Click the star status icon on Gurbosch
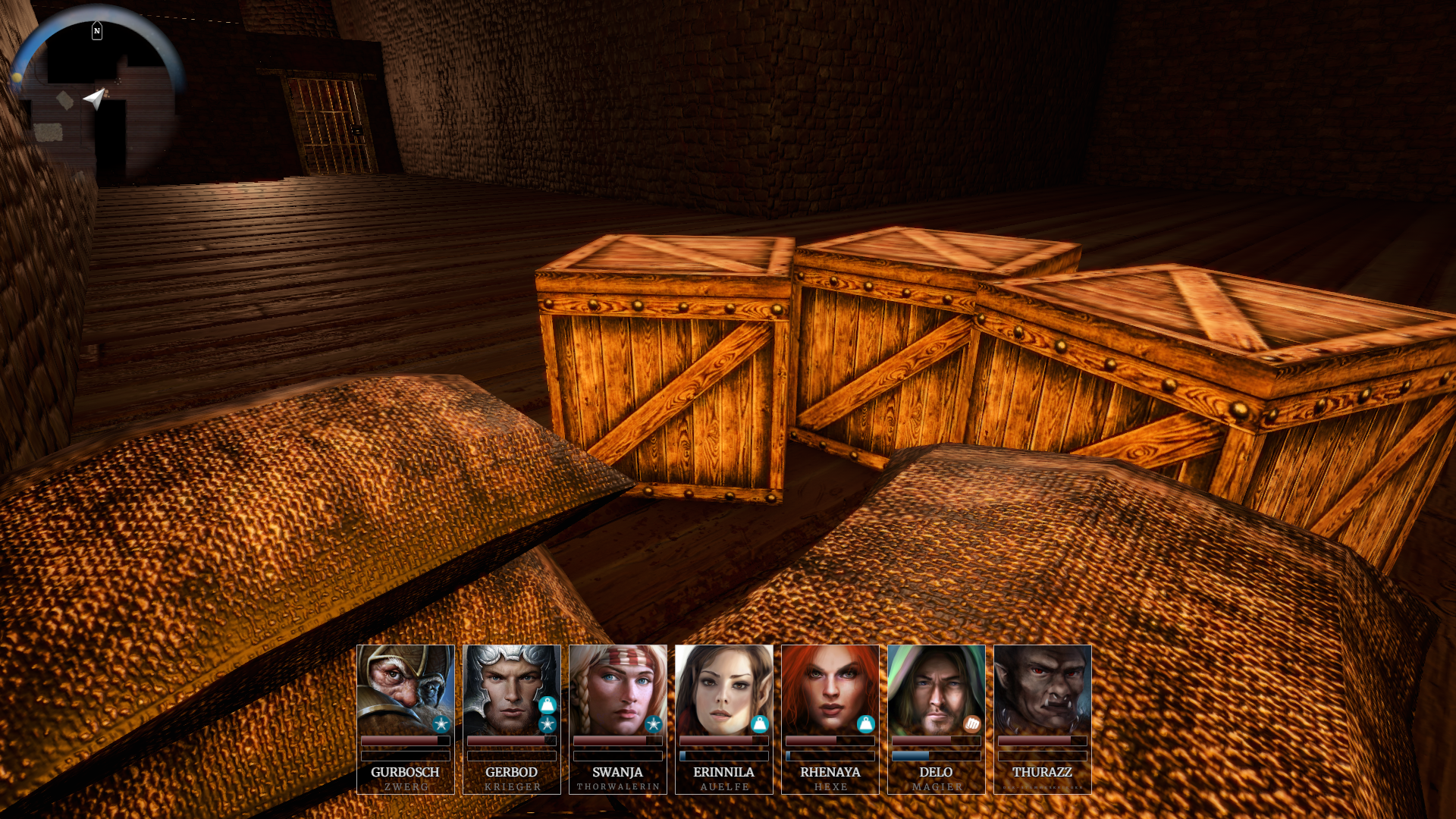This screenshot has height=819, width=1456. (441, 724)
